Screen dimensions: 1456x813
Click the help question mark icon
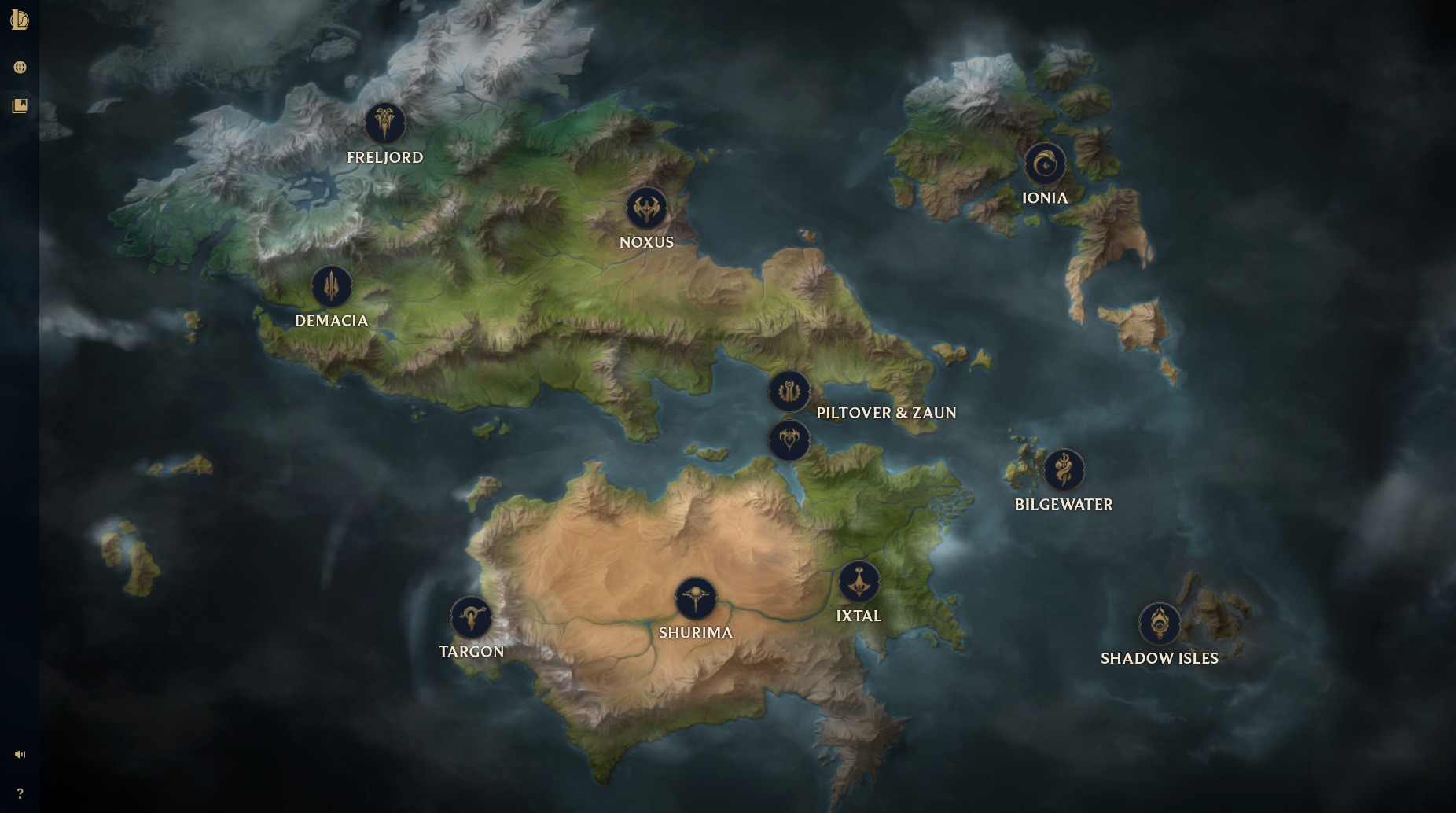tap(20, 793)
